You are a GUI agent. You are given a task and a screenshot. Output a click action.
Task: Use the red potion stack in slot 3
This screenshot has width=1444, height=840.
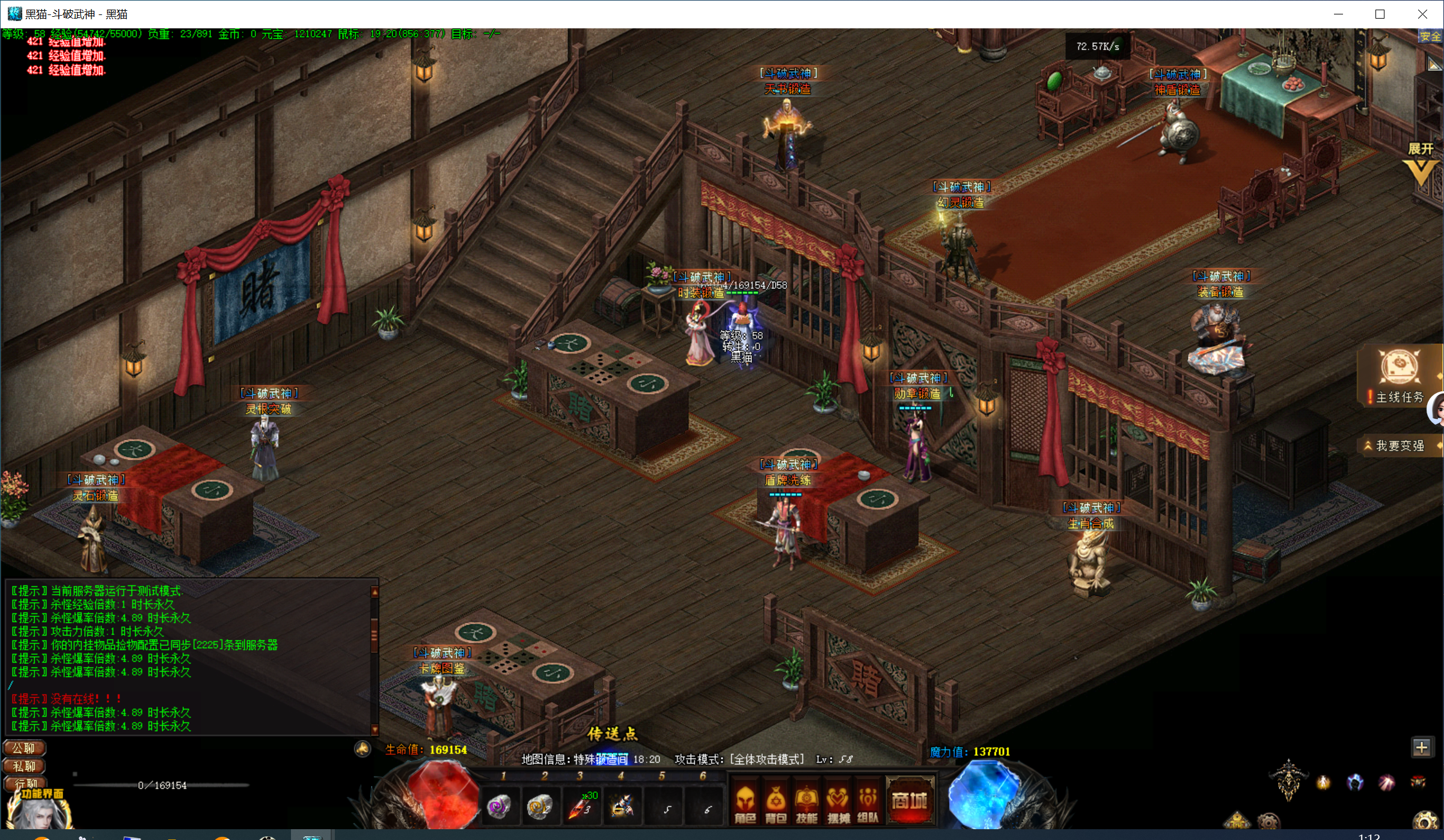pyautogui.click(x=581, y=806)
